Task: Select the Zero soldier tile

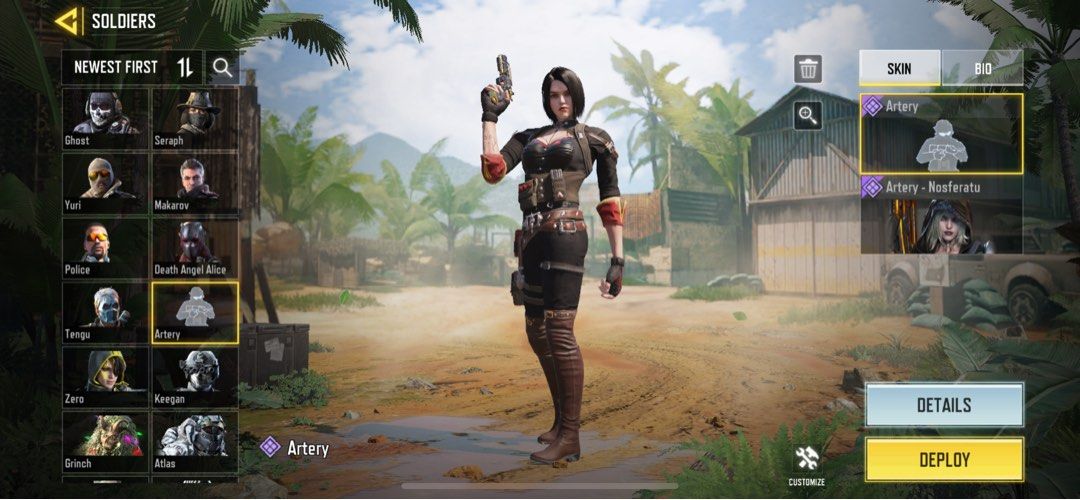Action: pyautogui.click(x=105, y=377)
